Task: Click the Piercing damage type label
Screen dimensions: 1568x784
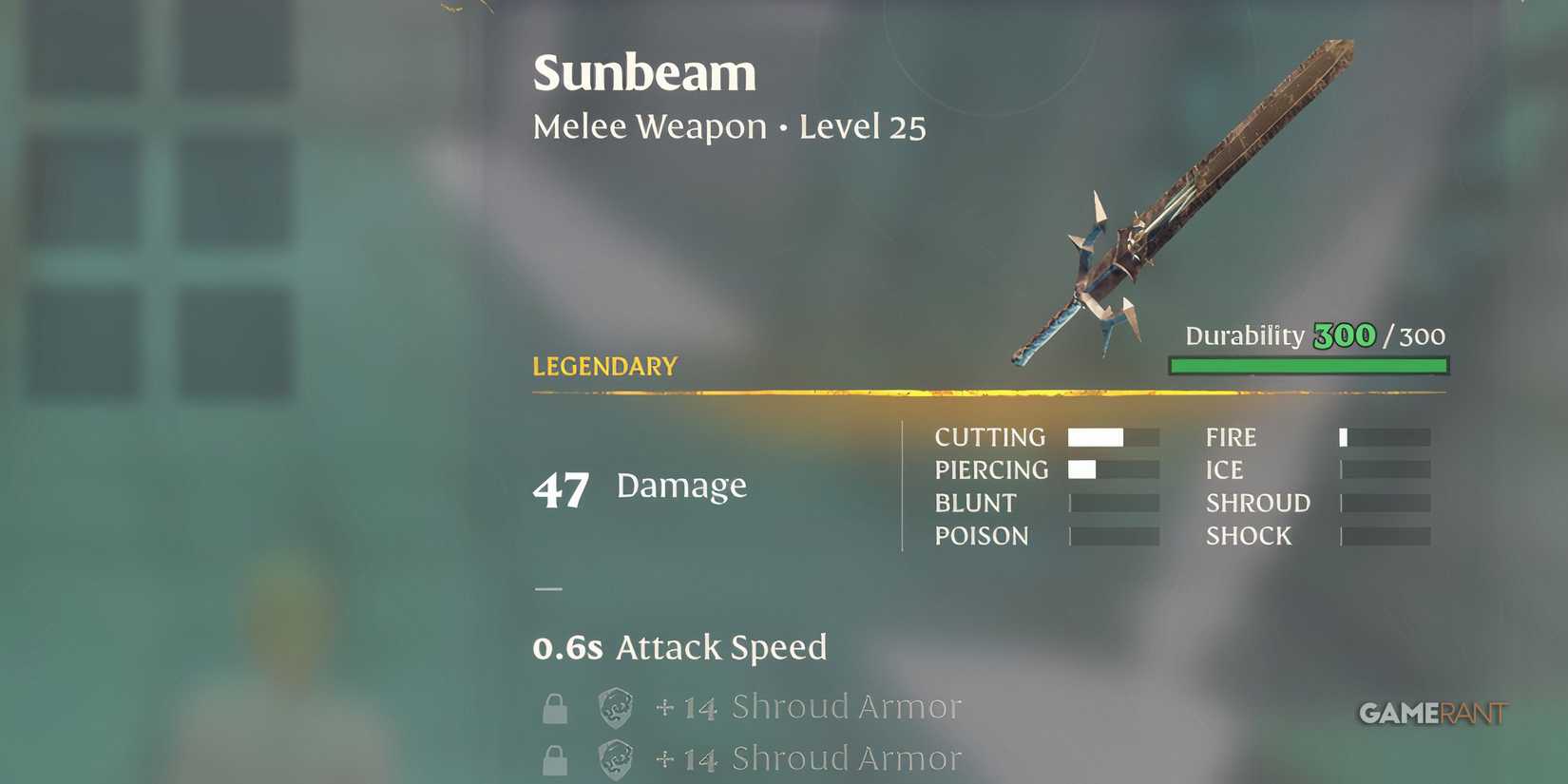Action: click(x=992, y=469)
